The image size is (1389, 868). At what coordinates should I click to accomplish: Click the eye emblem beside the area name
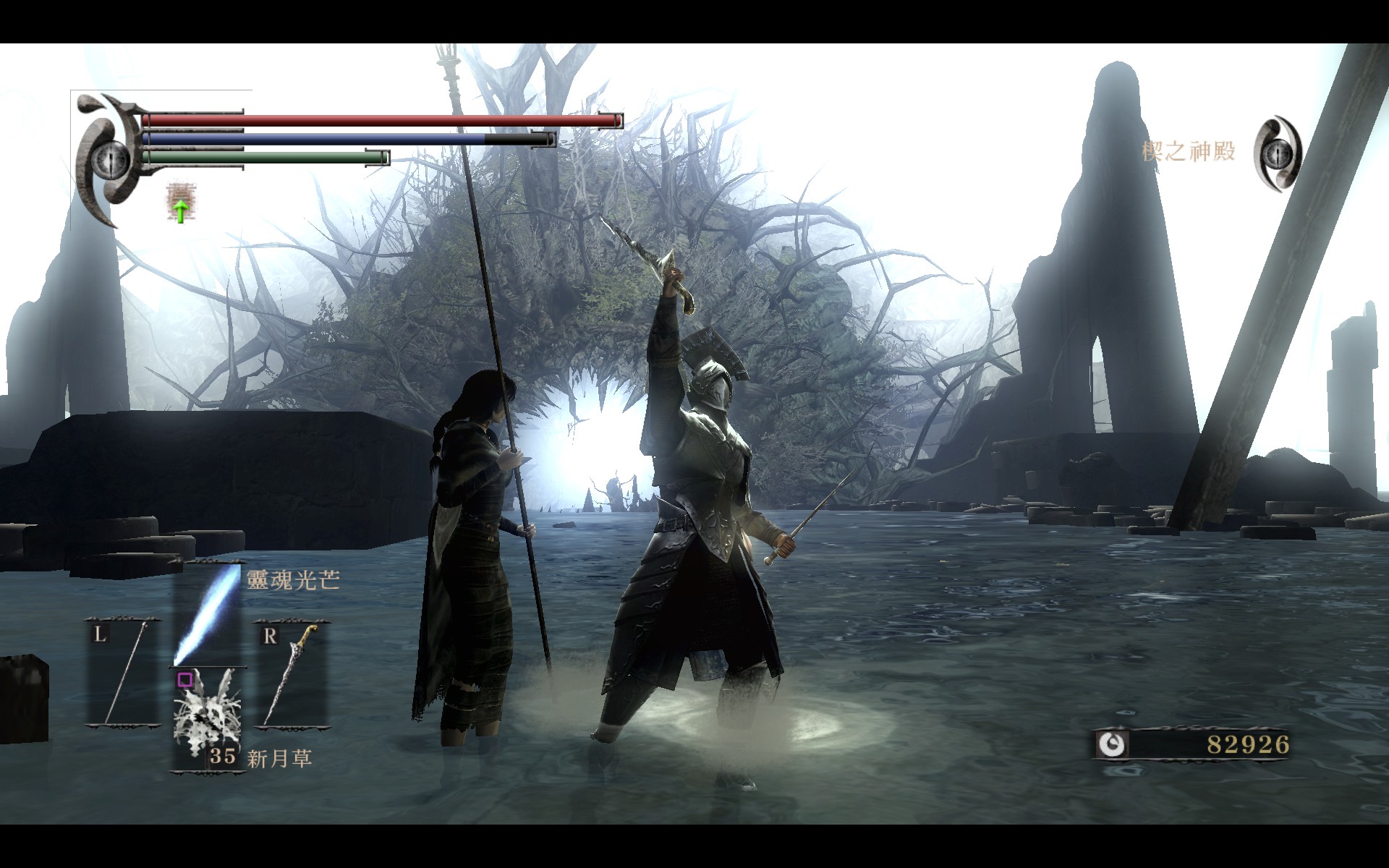point(1279,154)
